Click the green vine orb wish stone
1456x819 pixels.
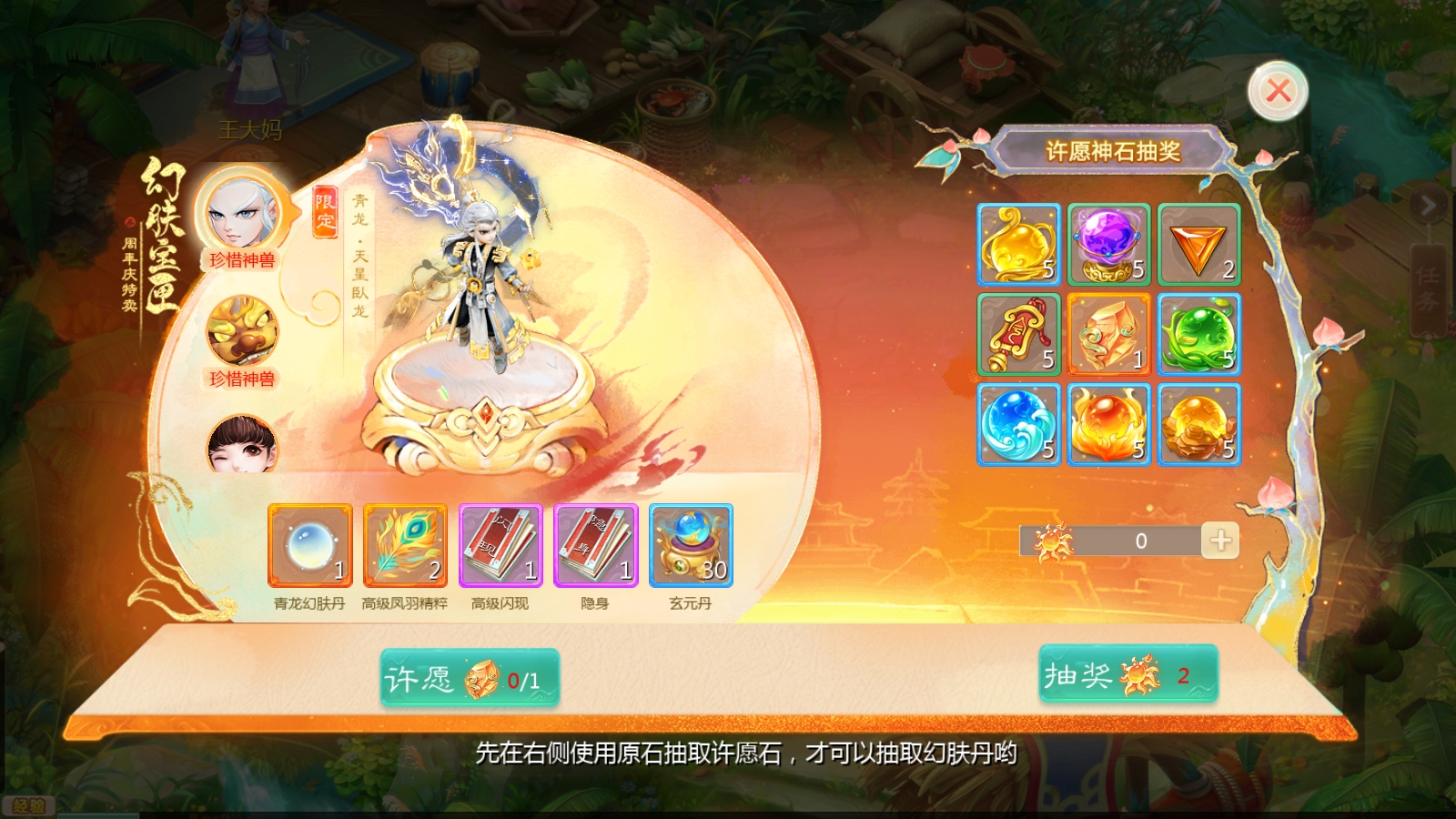(x=1199, y=335)
